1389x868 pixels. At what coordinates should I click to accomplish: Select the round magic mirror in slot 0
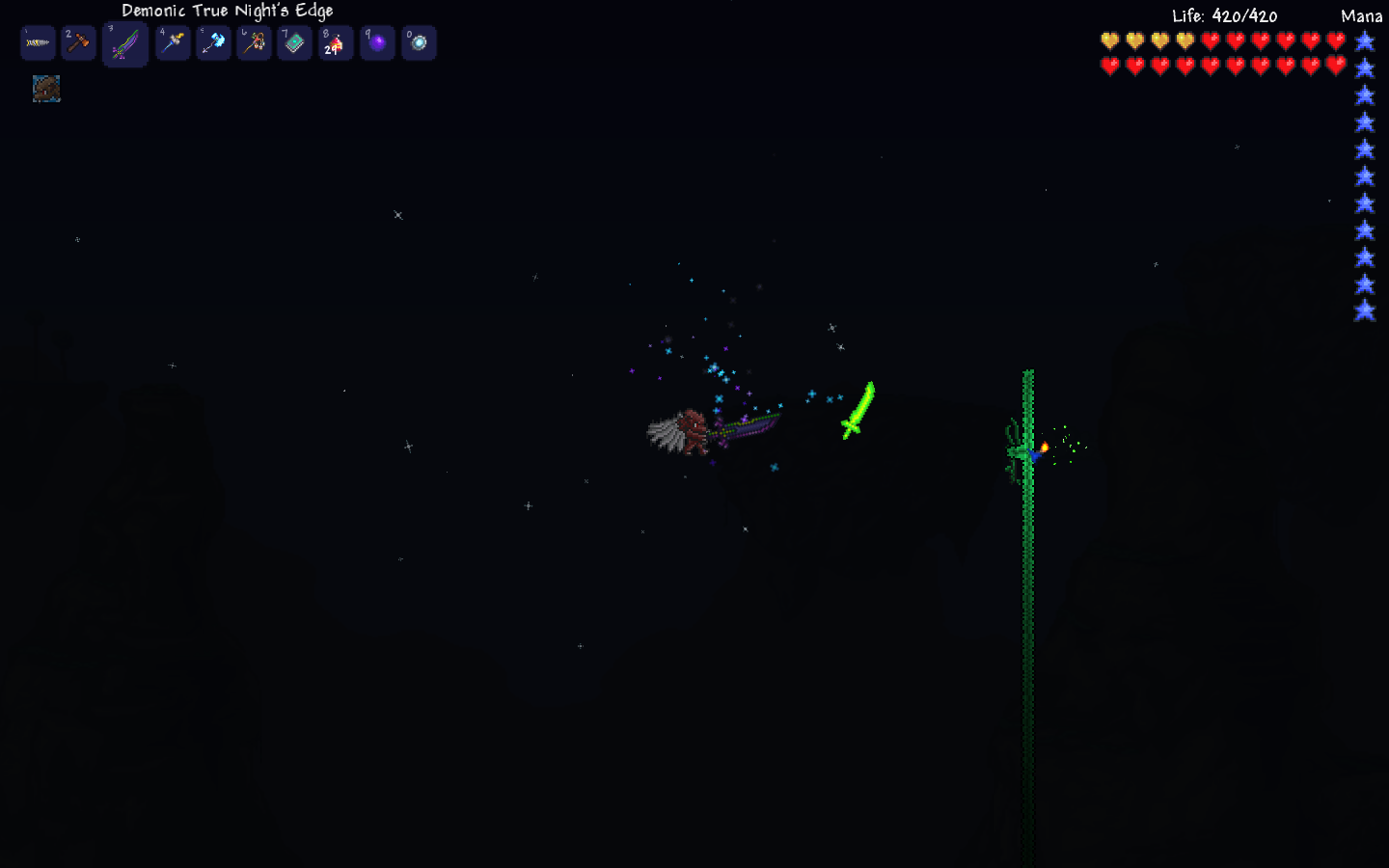tap(419, 43)
